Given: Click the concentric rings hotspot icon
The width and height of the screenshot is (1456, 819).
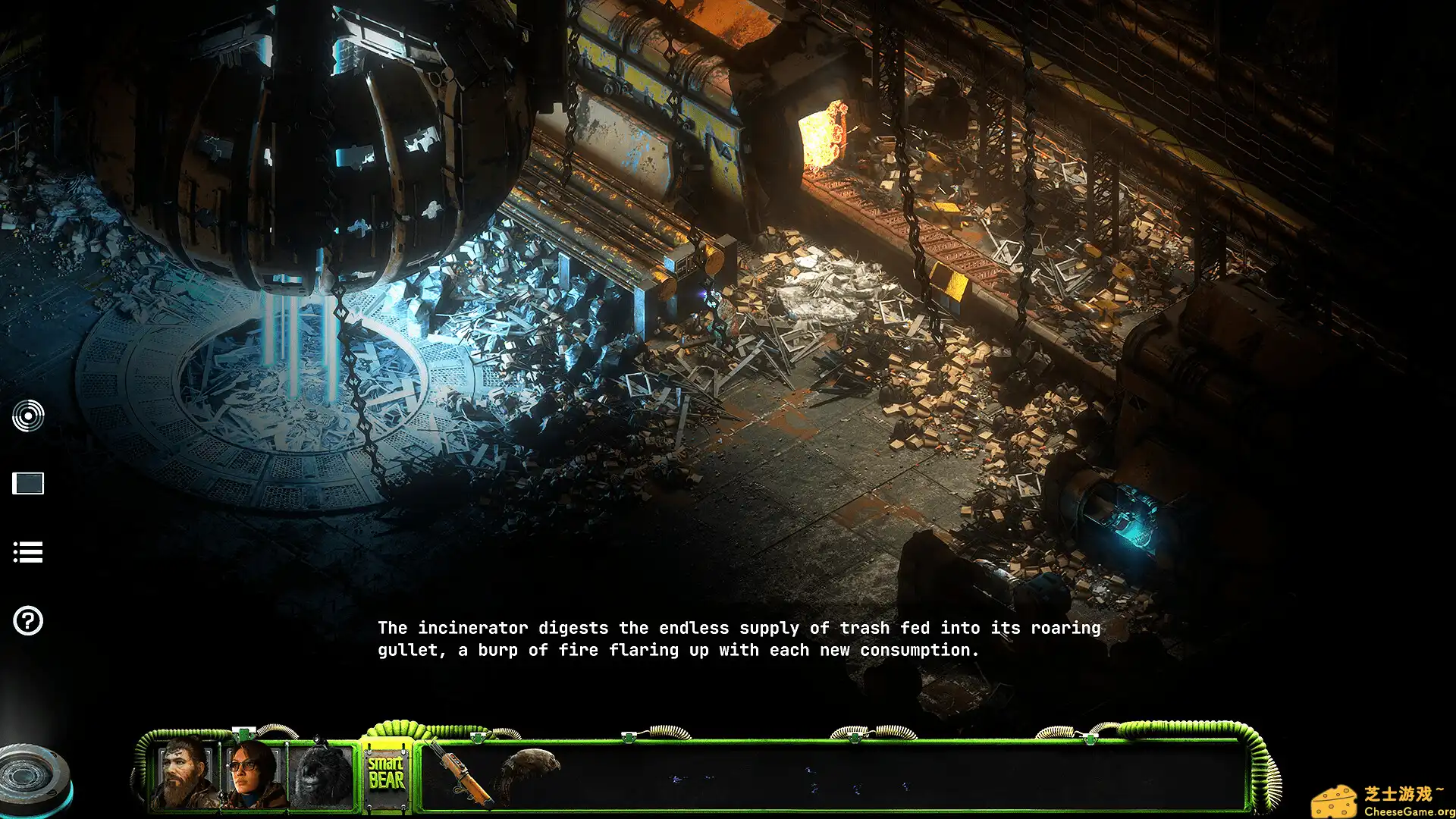Looking at the screenshot, I should tap(28, 416).
